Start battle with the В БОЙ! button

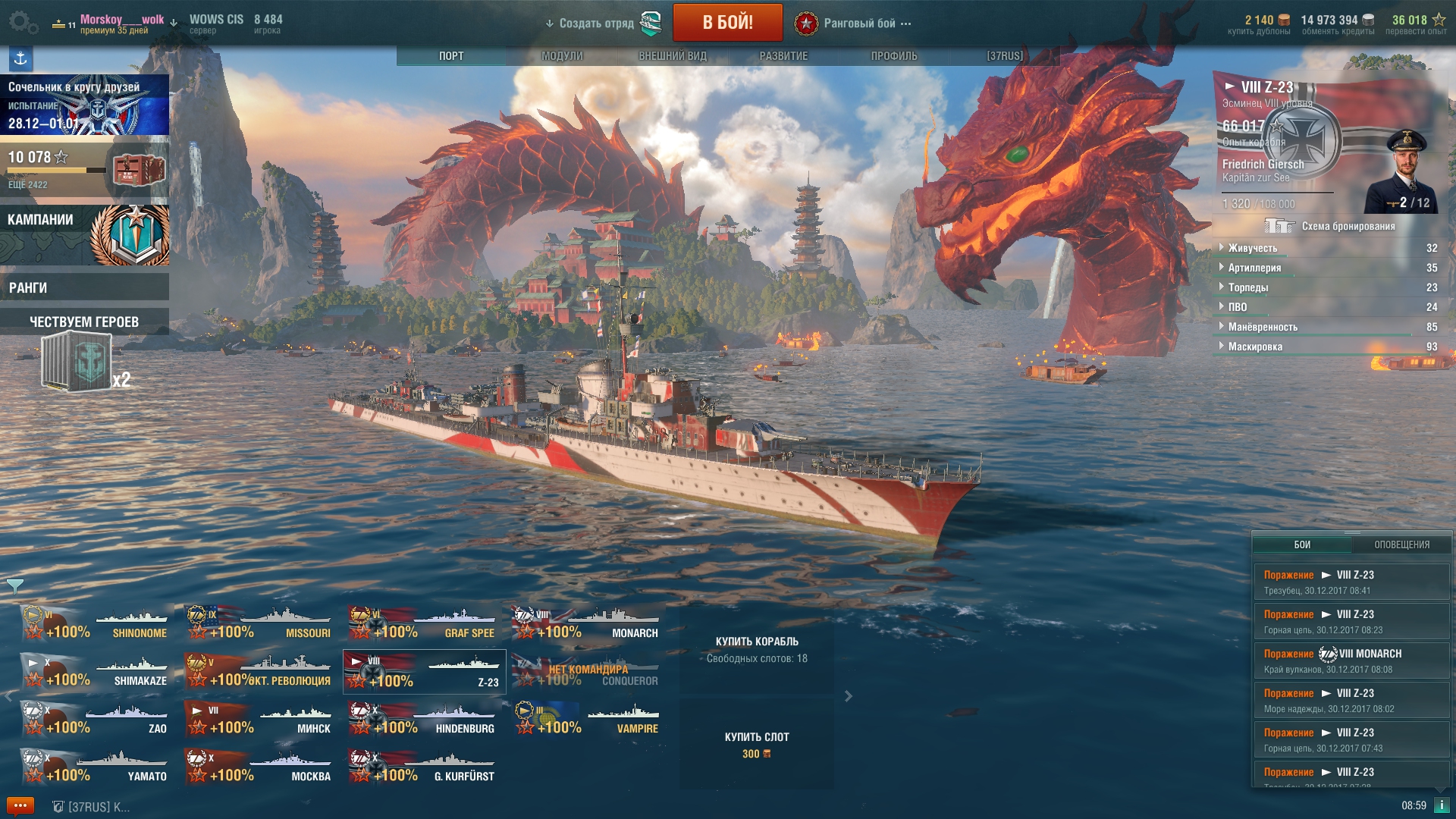coord(727,22)
